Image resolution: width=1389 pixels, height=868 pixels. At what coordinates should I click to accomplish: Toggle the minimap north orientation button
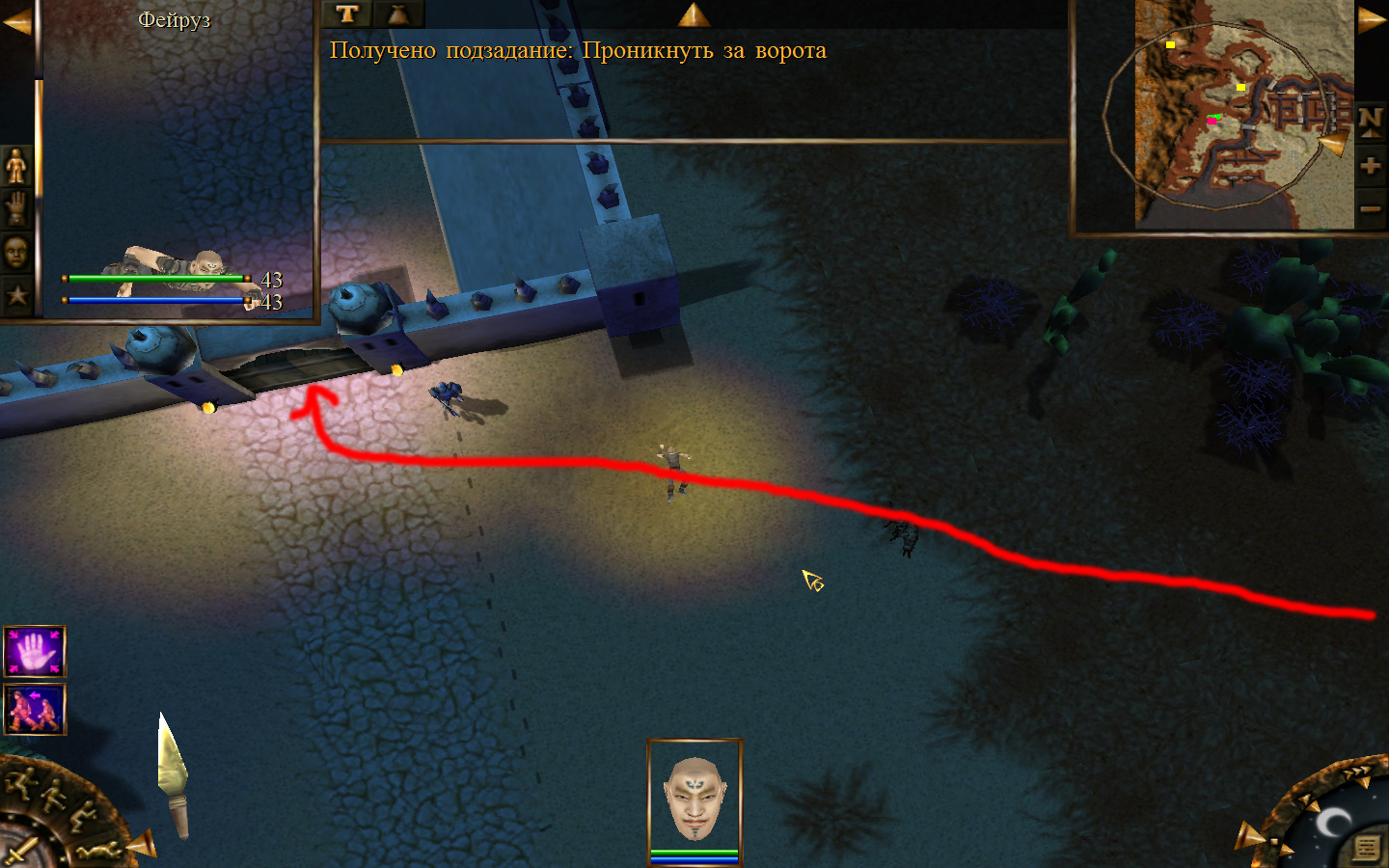tap(1370, 122)
